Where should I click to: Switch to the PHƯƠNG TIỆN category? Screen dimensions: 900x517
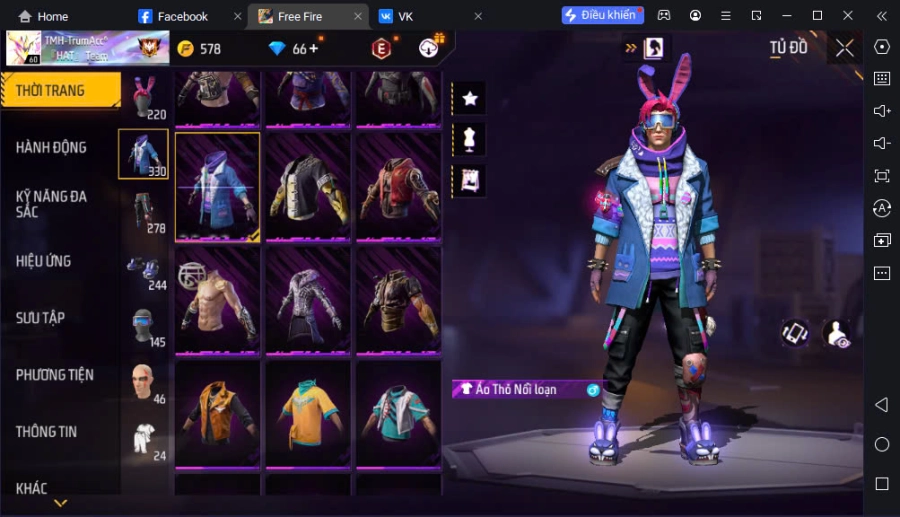(x=55, y=374)
